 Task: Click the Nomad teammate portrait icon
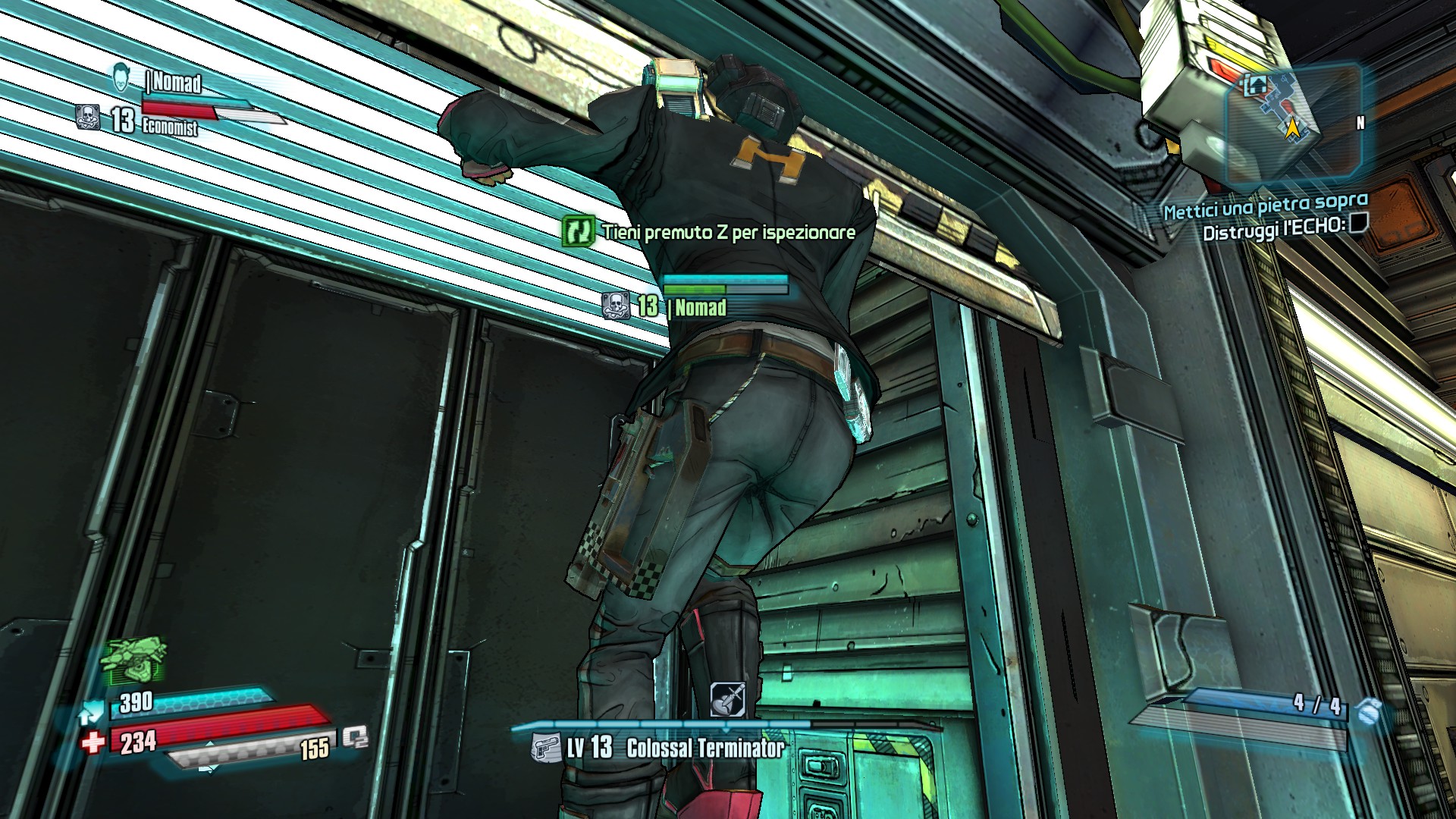pyautogui.click(x=121, y=78)
